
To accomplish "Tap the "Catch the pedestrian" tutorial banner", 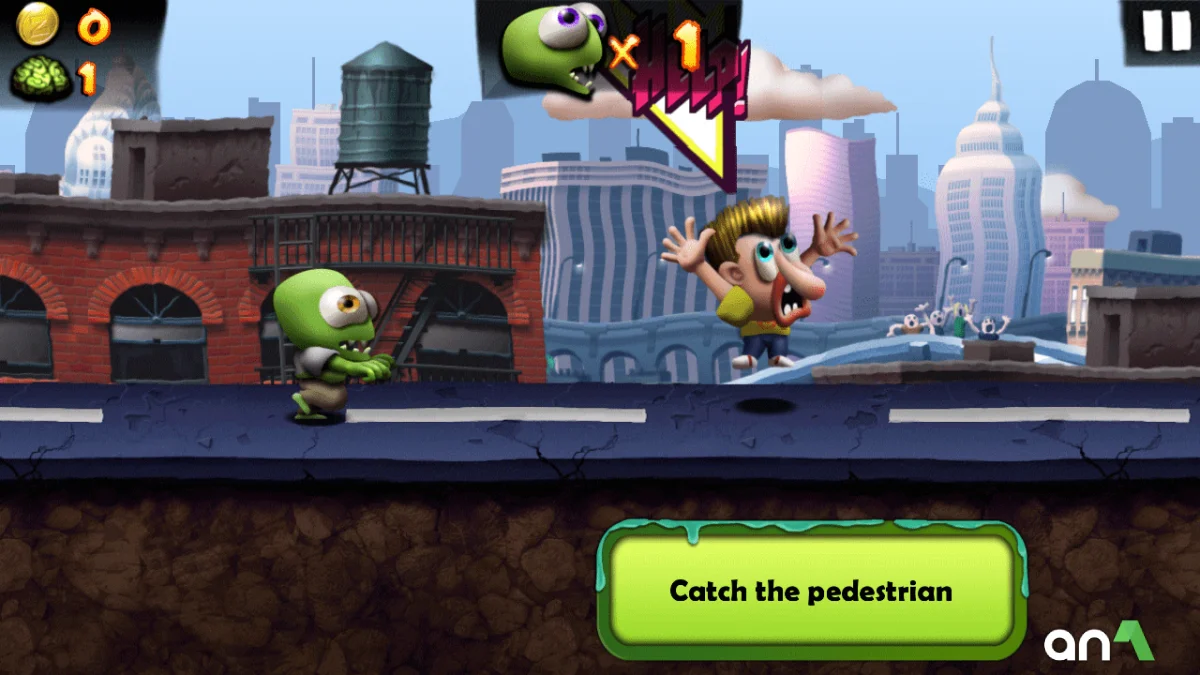I will click(x=811, y=590).
